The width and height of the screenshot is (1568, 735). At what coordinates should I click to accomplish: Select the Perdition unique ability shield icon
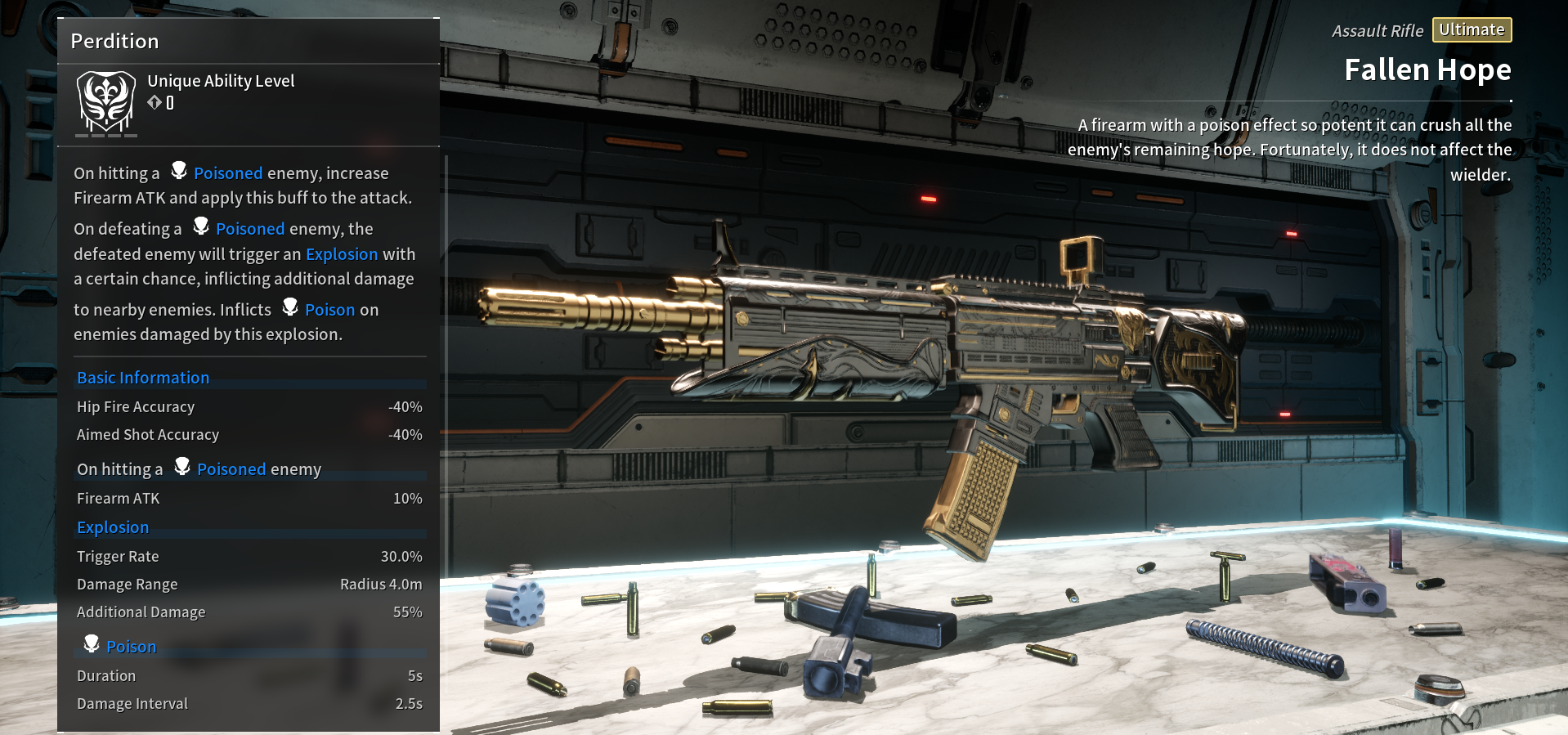click(105, 100)
